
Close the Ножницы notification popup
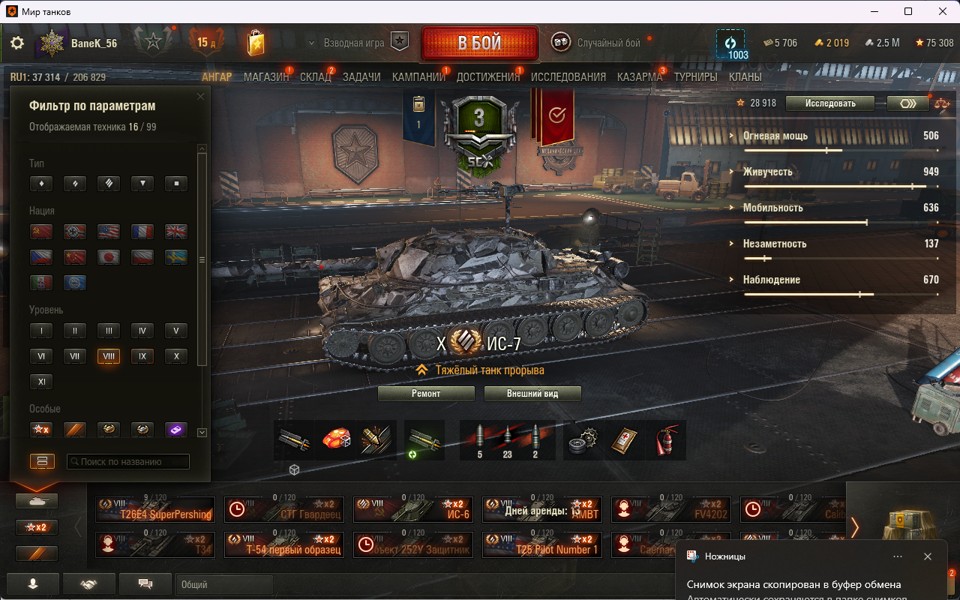(927, 556)
